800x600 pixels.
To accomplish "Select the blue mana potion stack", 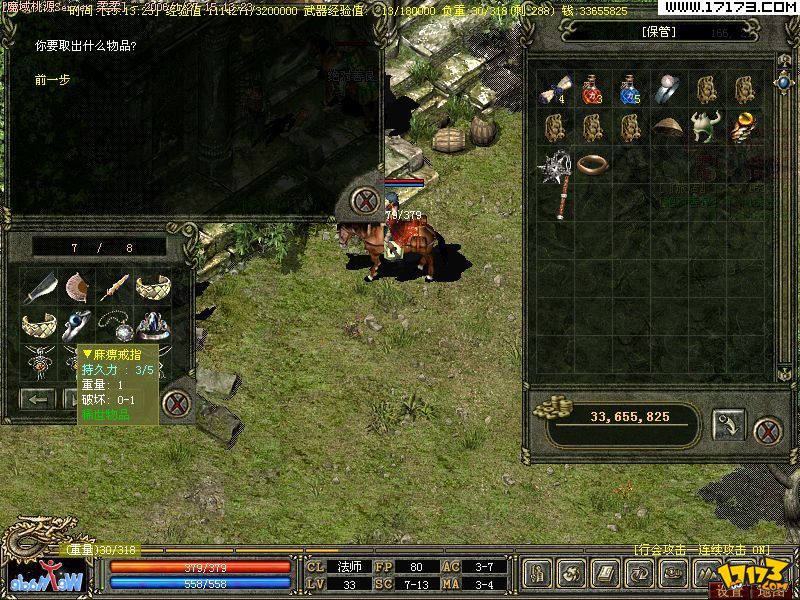I will coord(629,90).
